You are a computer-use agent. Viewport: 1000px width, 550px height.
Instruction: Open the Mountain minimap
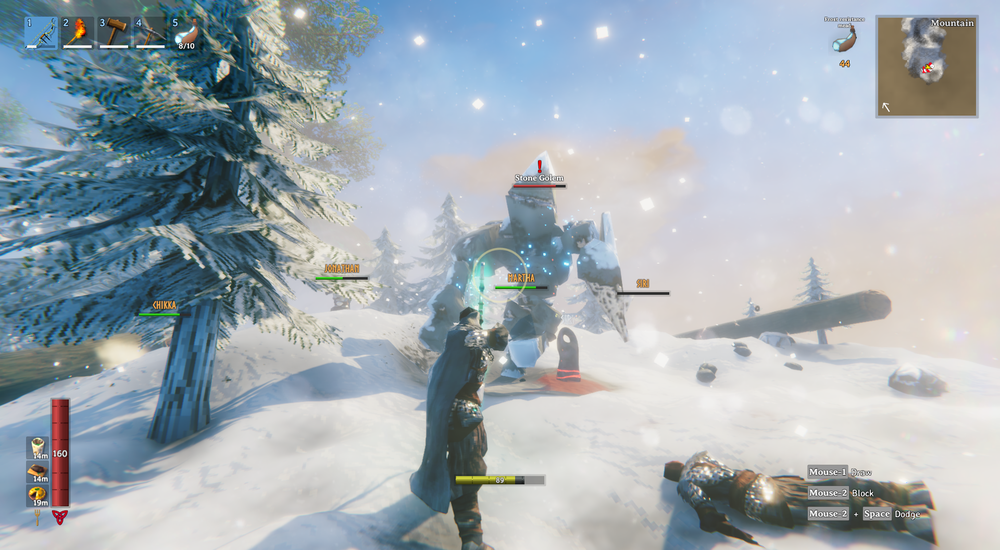(x=926, y=66)
